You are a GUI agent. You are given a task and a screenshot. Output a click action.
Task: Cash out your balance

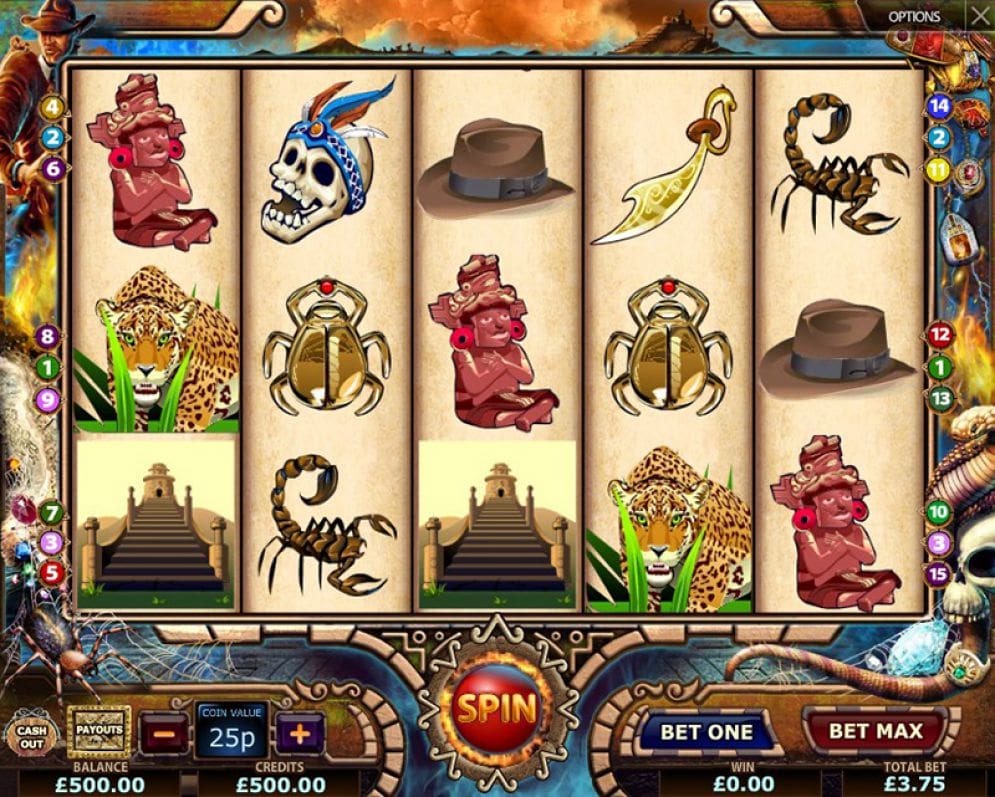tap(32, 736)
